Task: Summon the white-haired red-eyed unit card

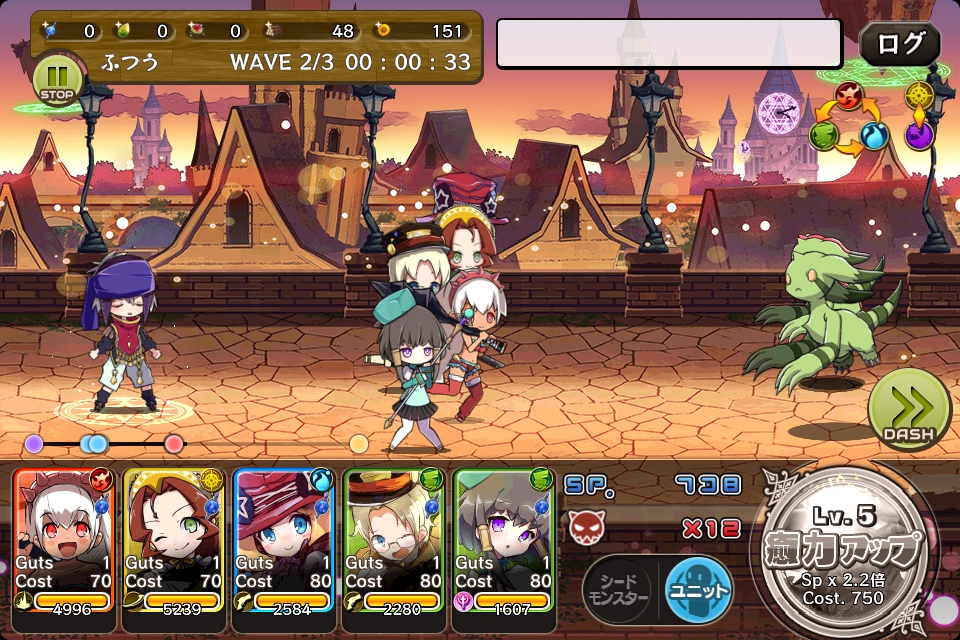Action: tap(64, 540)
